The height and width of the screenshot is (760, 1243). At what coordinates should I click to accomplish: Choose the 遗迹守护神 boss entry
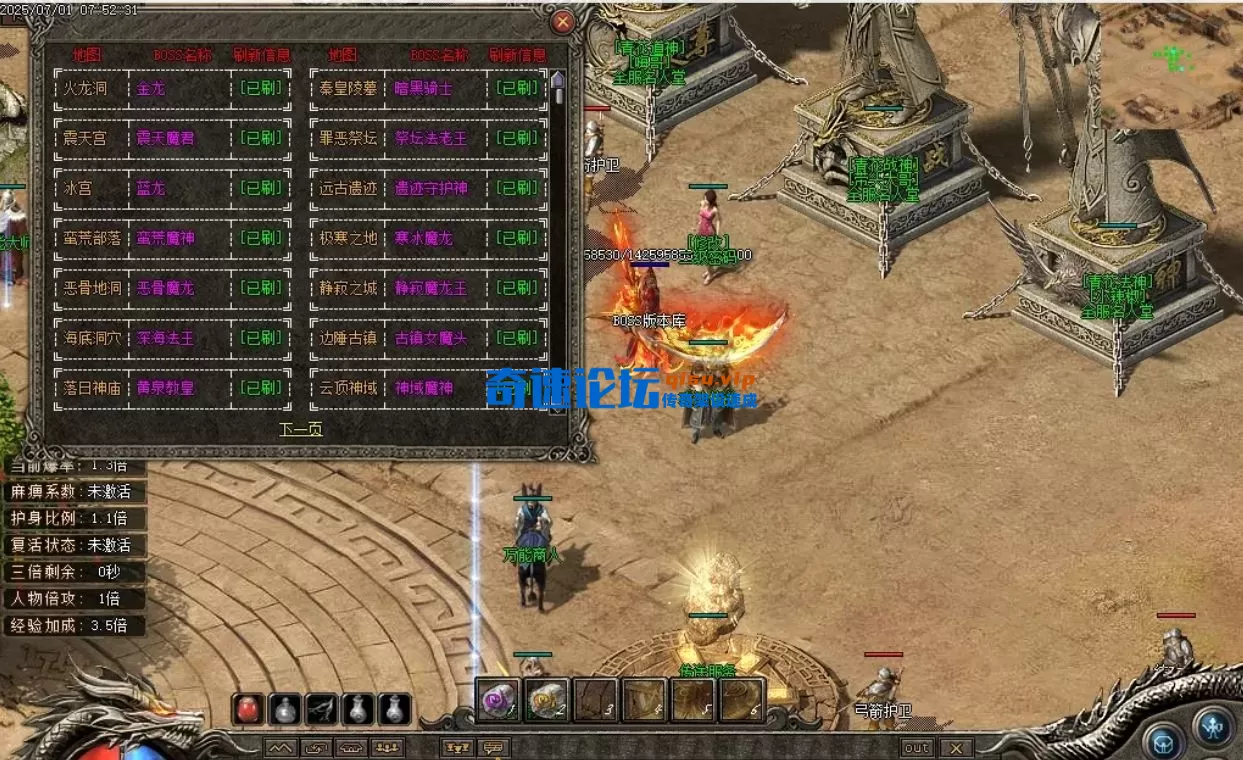(x=430, y=188)
